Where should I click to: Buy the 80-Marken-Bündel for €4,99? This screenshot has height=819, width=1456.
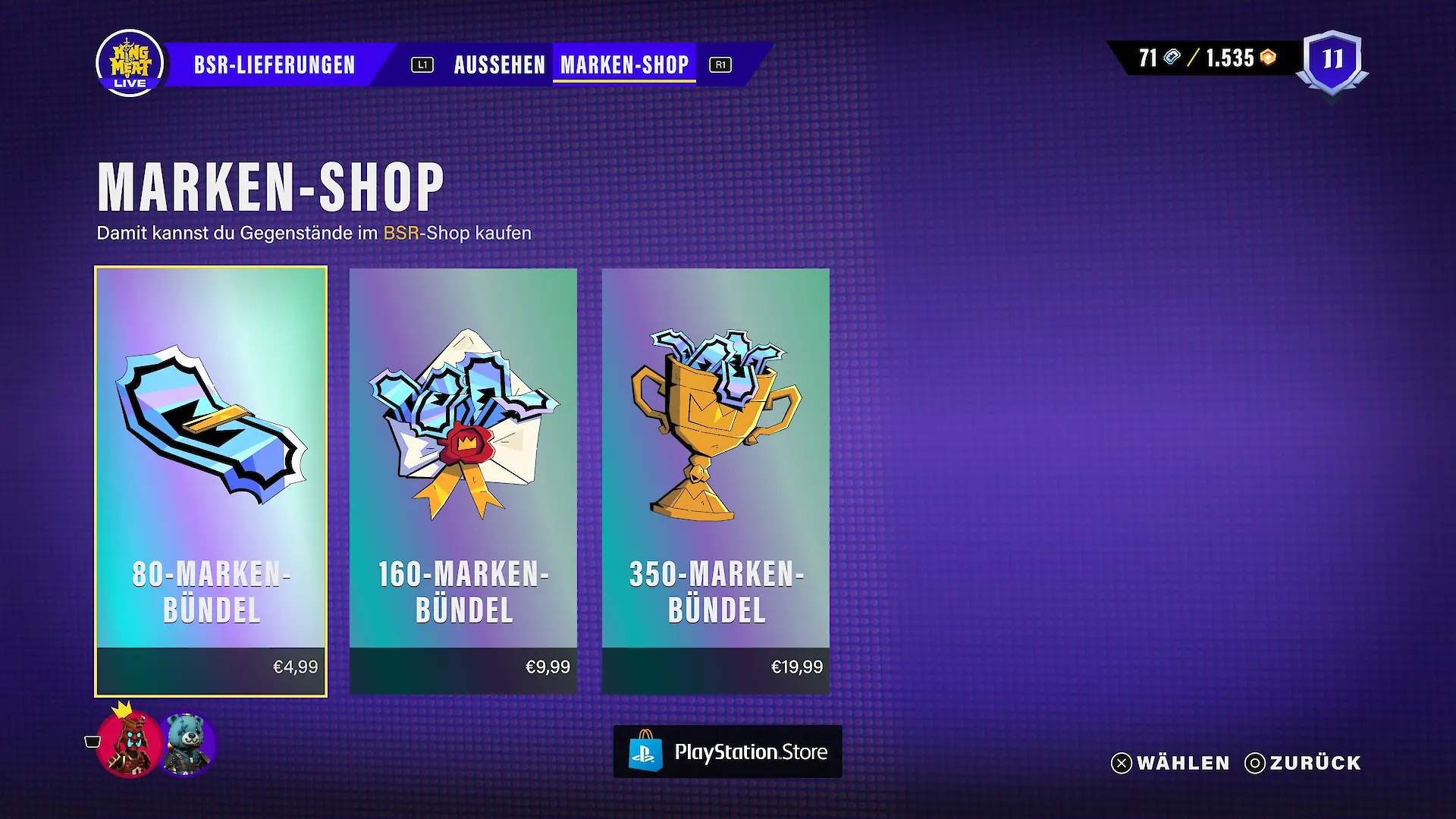point(211,481)
